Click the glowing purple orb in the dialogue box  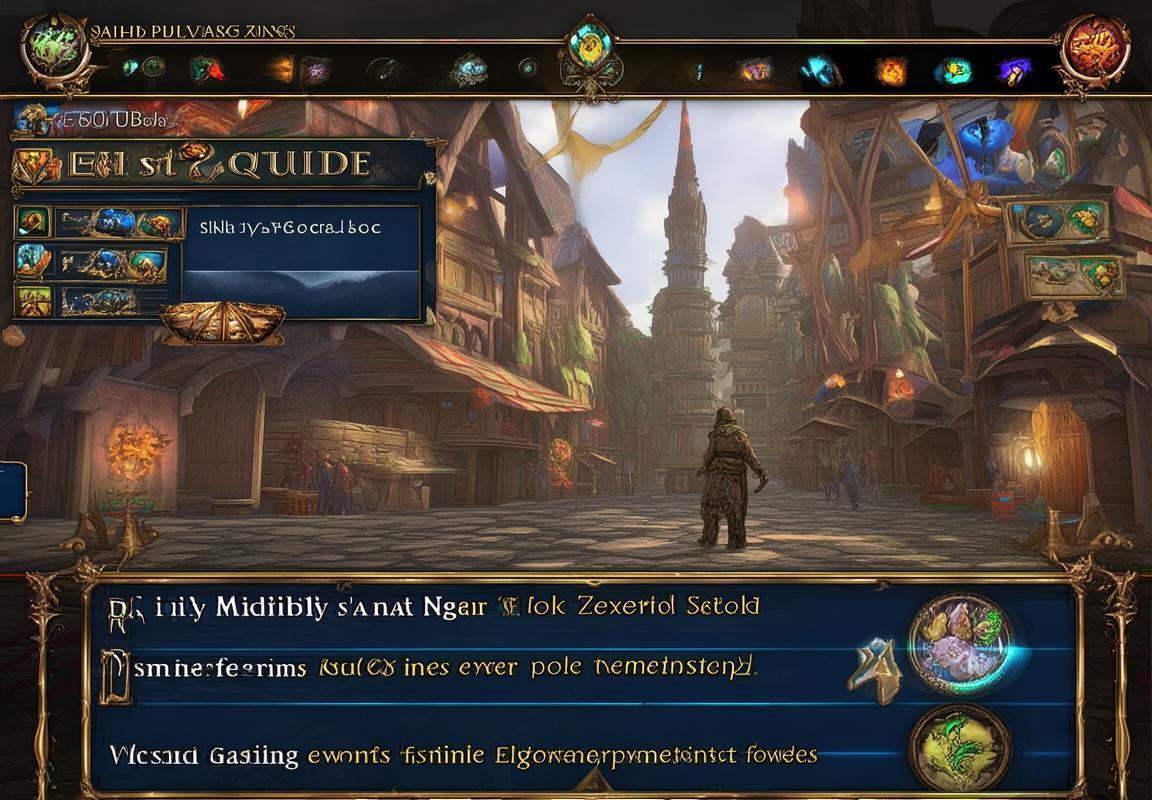pos(960,643)
